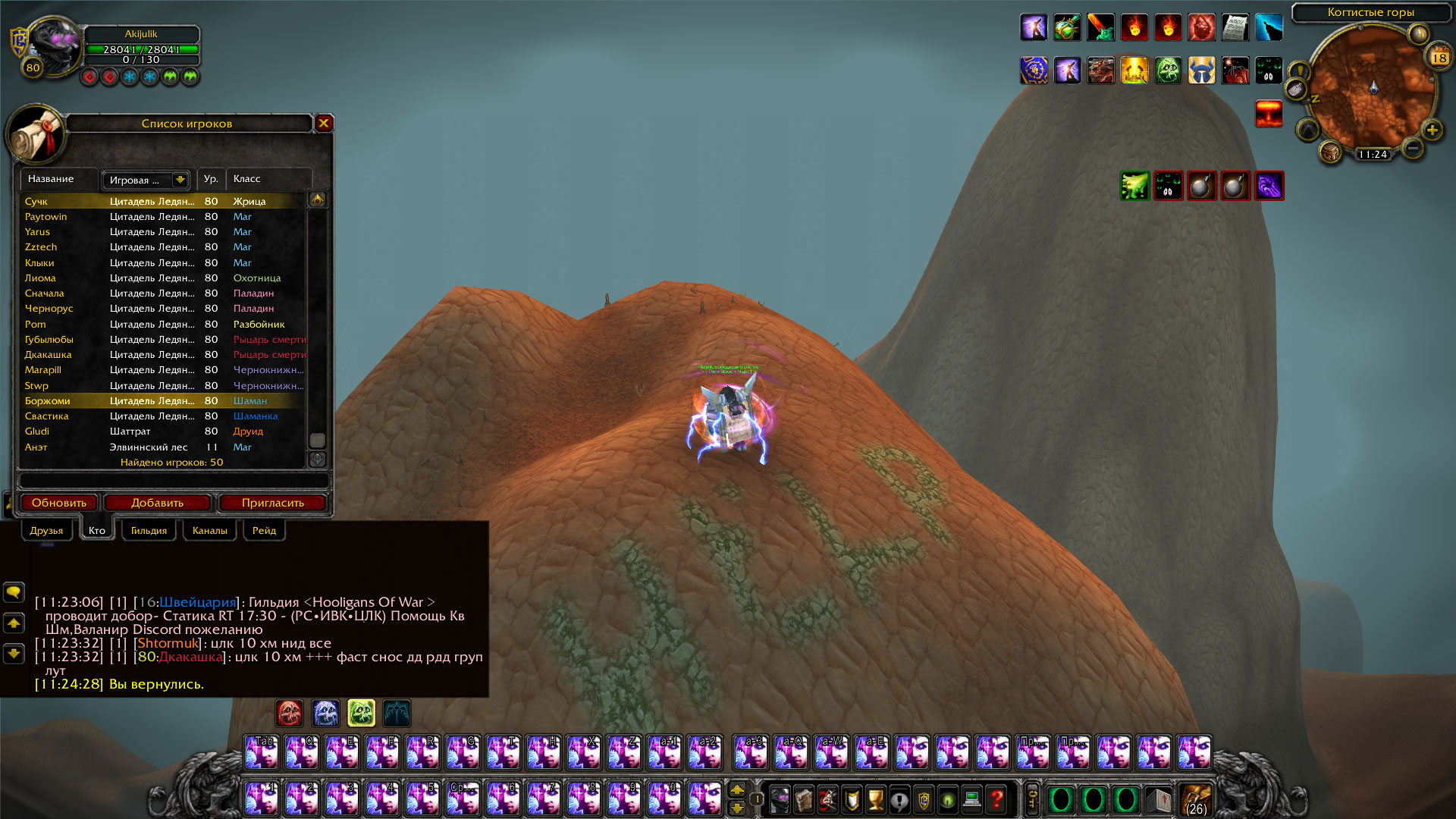This screenshot has height=819, width=1456.
Task: Open the Гильдия tab
Action: click(x=149, y=531)
